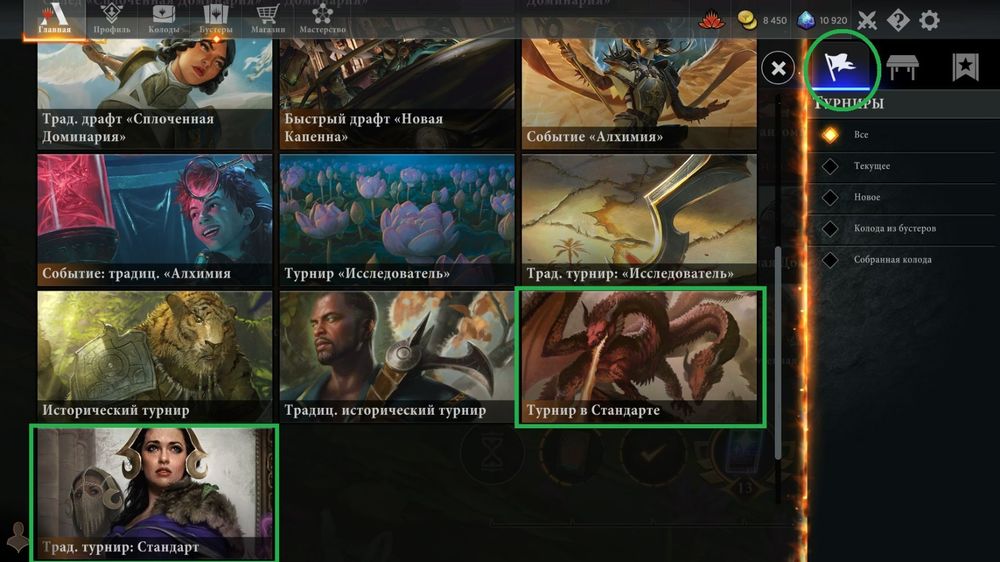Open the Главная home tab
Image resolution: width=1000 pixels, height=562 pixels.
(x=54, y=19)
